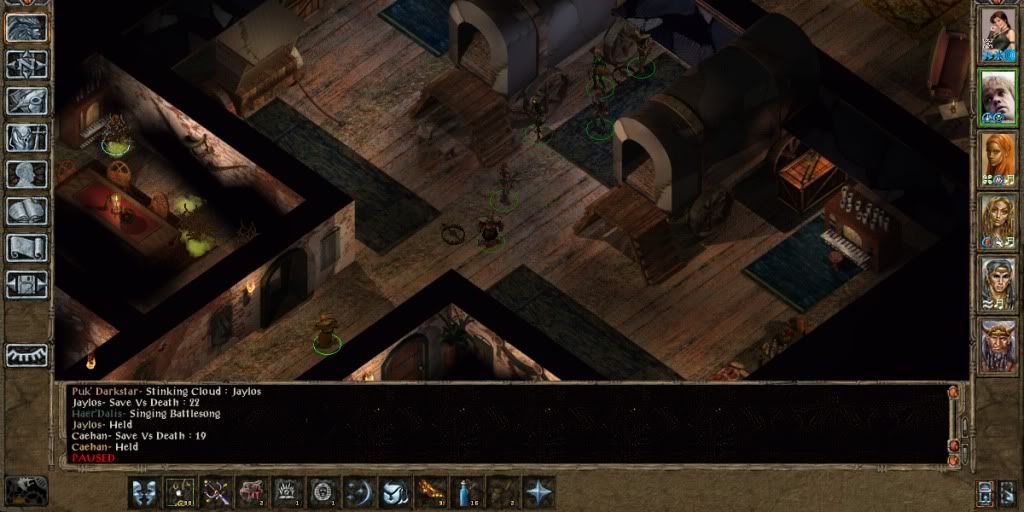
Task: Select the tattooed elf portrait
Action: coord(997,284)
